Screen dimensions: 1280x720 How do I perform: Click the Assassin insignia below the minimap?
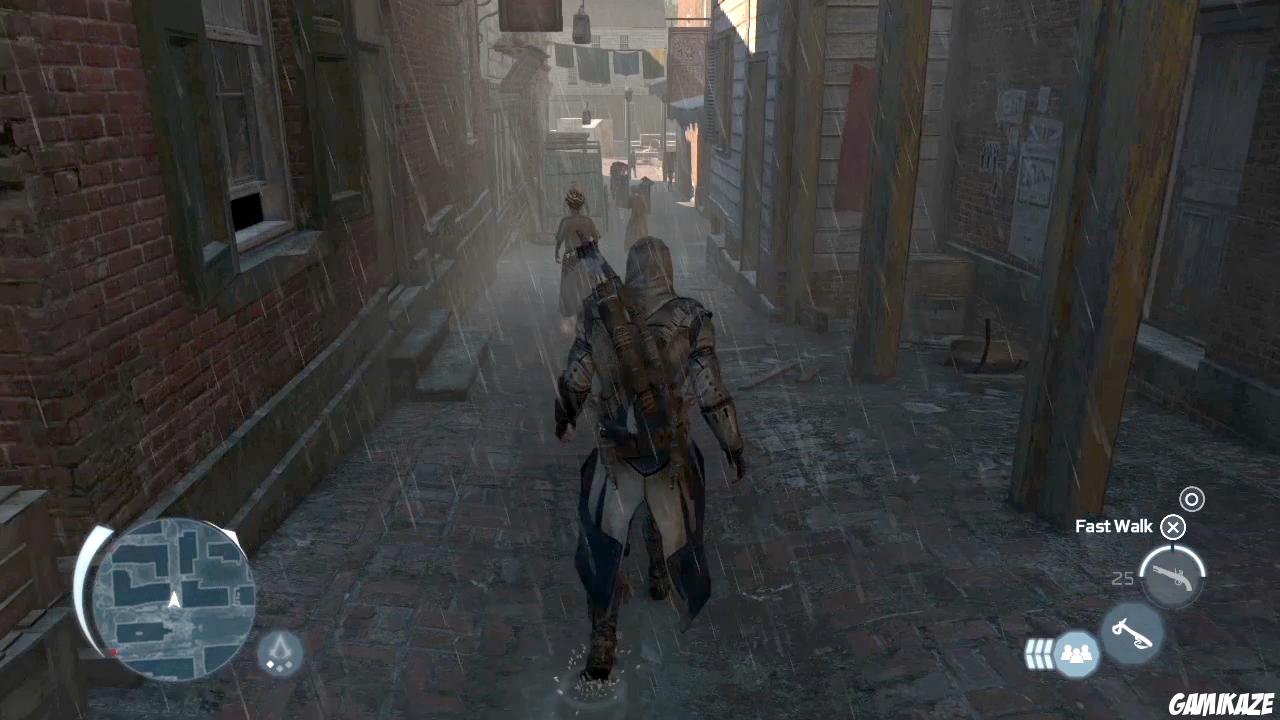[280, 651]
